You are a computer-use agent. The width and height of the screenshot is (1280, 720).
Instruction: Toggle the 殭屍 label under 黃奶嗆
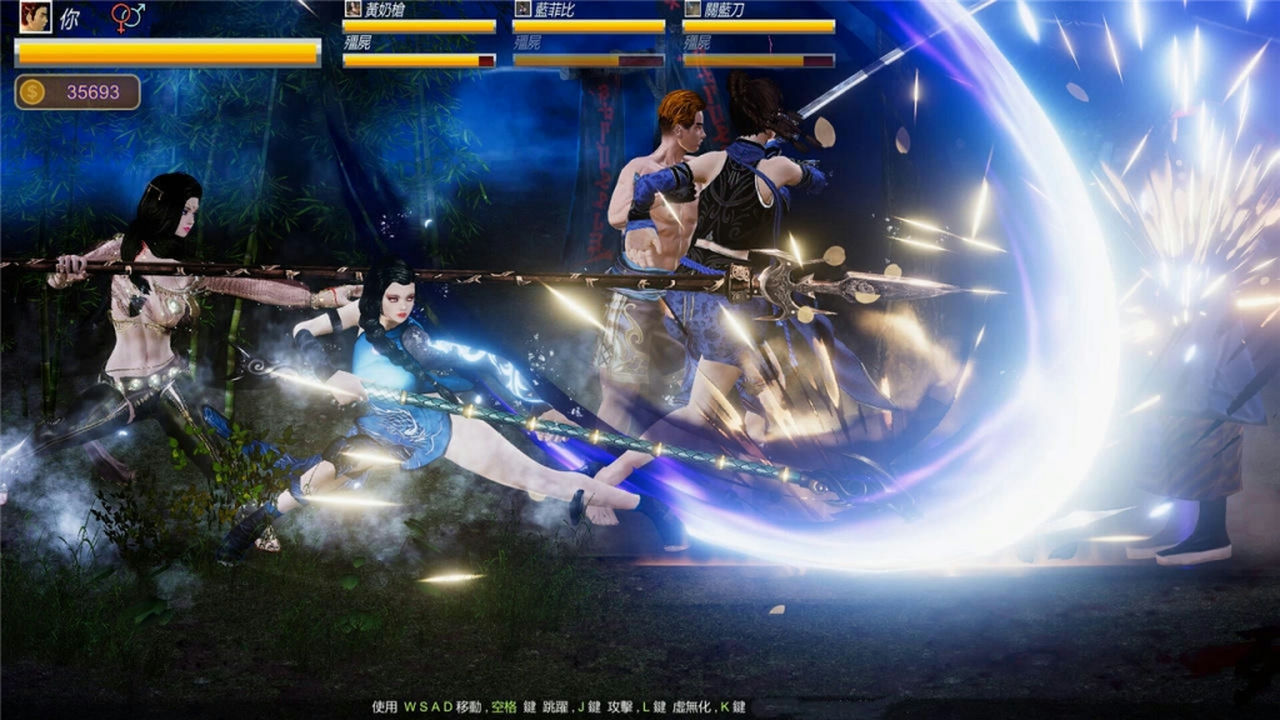357,43
